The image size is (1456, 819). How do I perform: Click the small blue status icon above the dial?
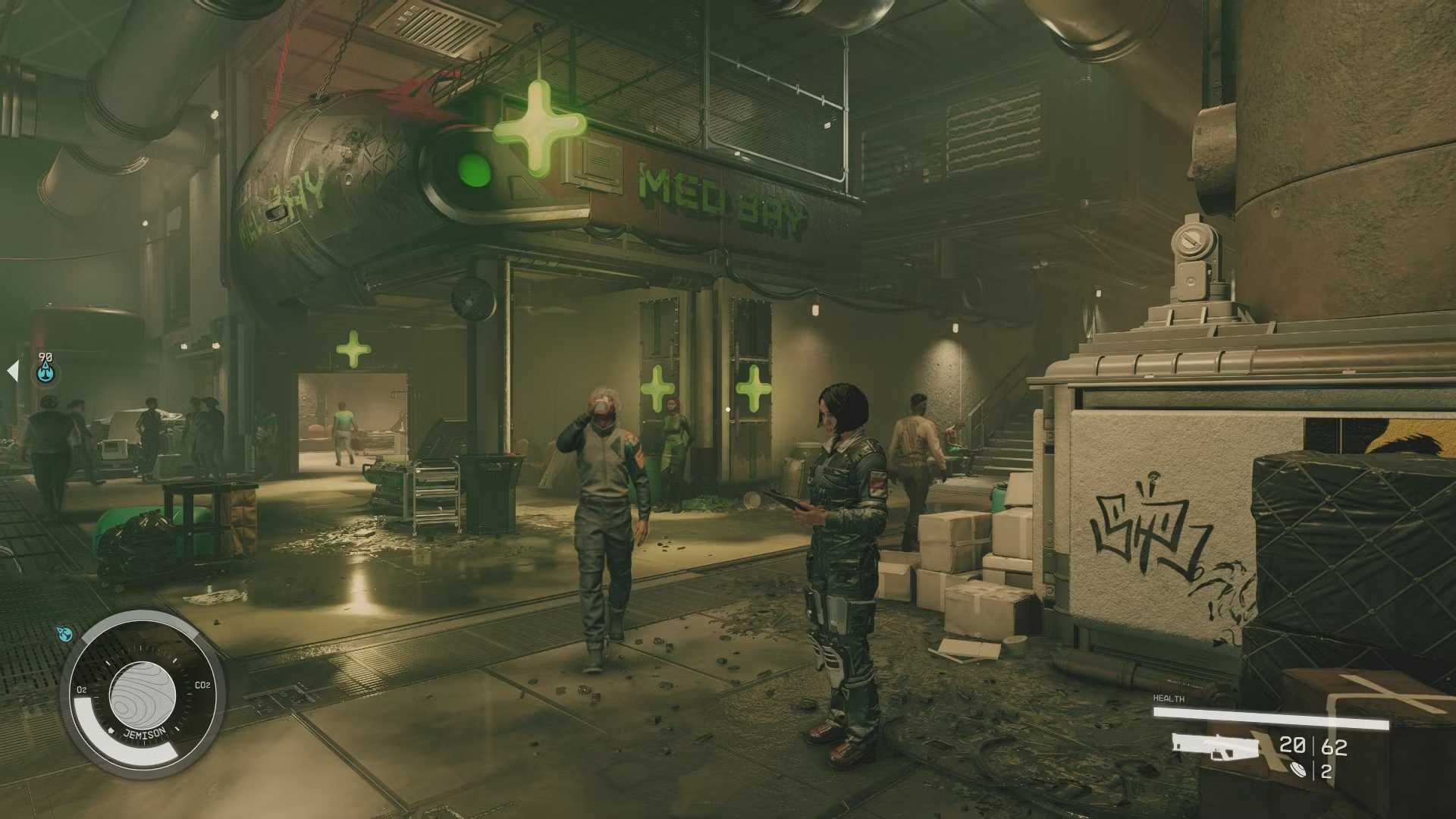coord(64,634)
